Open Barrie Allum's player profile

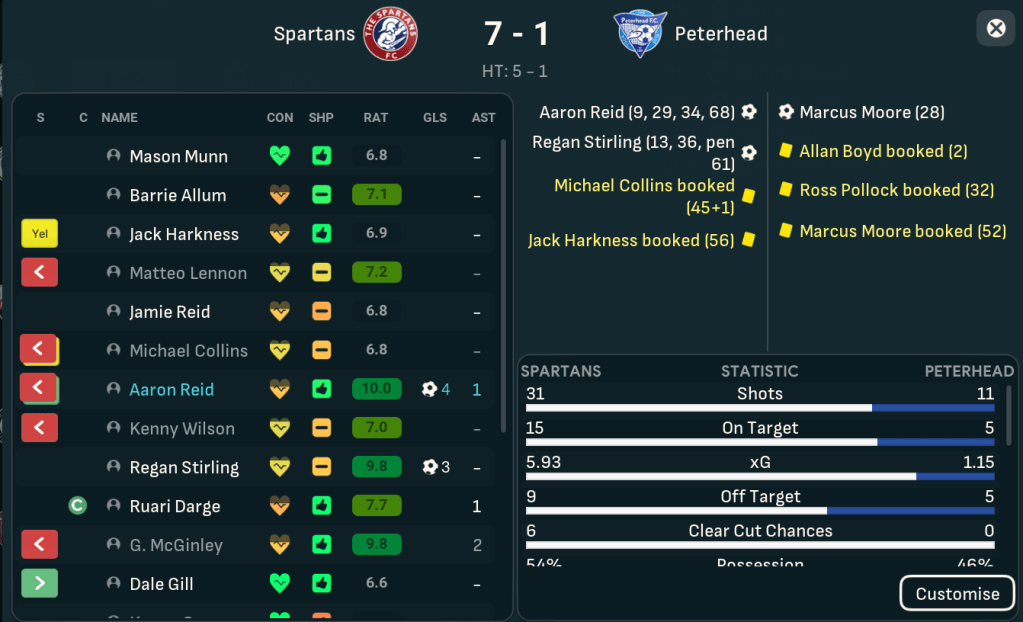(178, 195)
